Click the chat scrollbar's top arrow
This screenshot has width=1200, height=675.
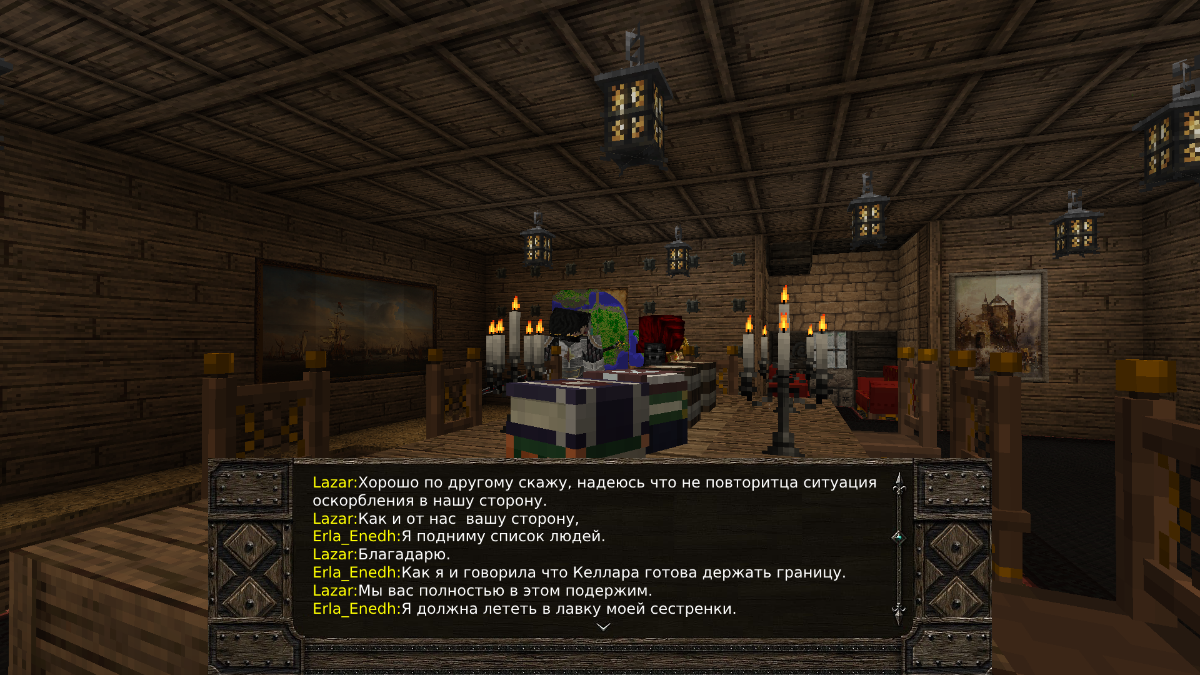tap(897, 485)
